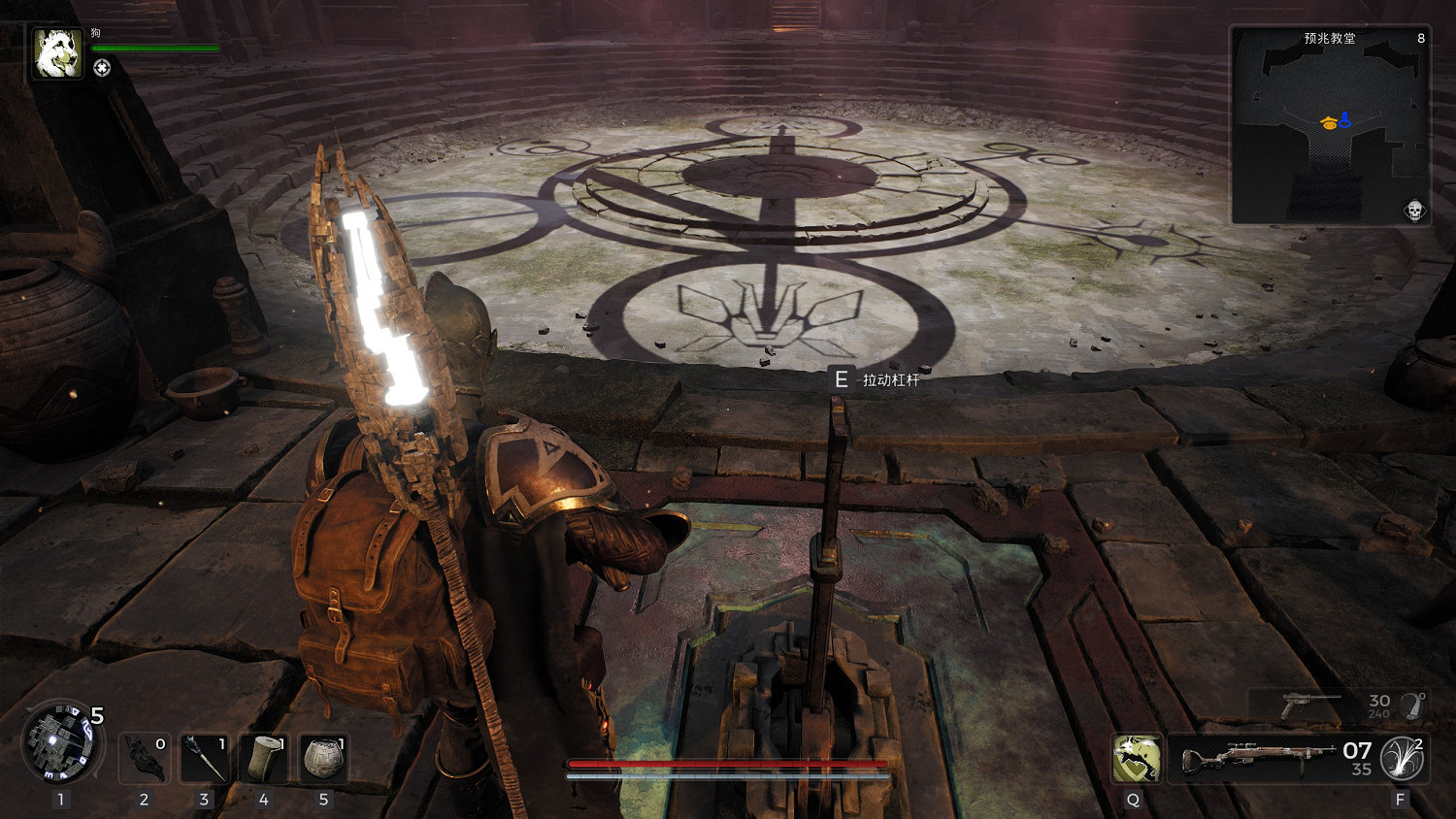Select the needle-tipped stick item slot
The image size is (1456, 819).
(204, 758)
